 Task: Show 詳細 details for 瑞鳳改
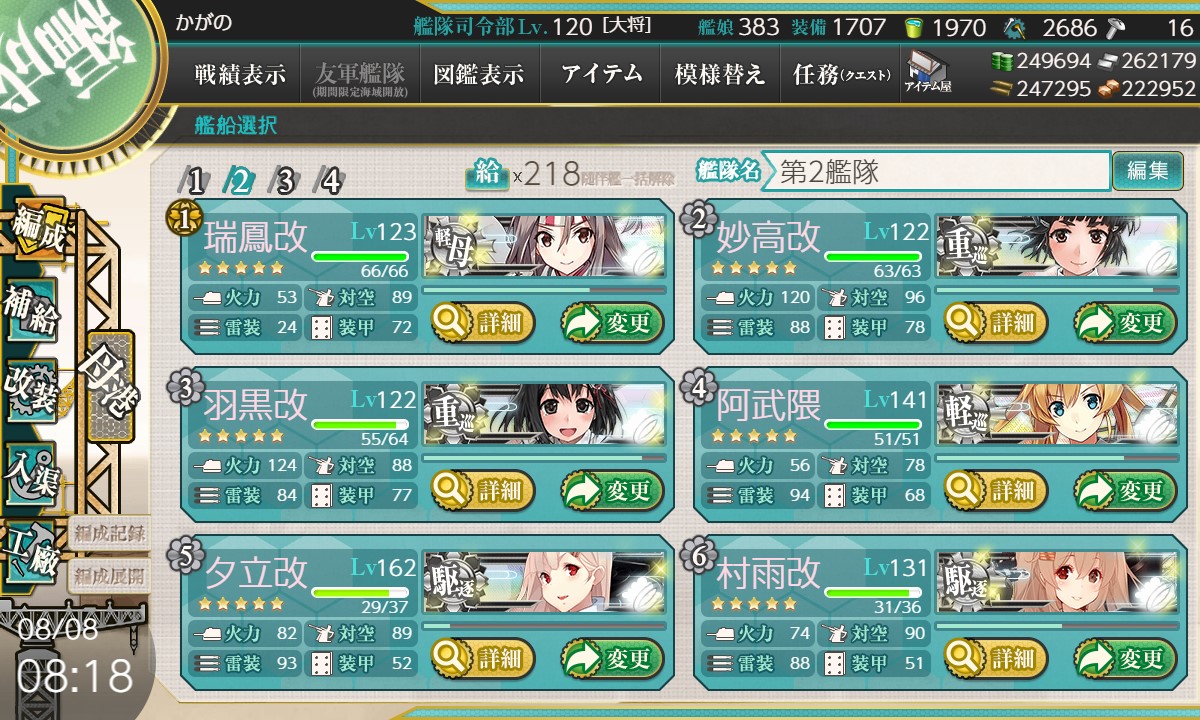pos(484,323)
